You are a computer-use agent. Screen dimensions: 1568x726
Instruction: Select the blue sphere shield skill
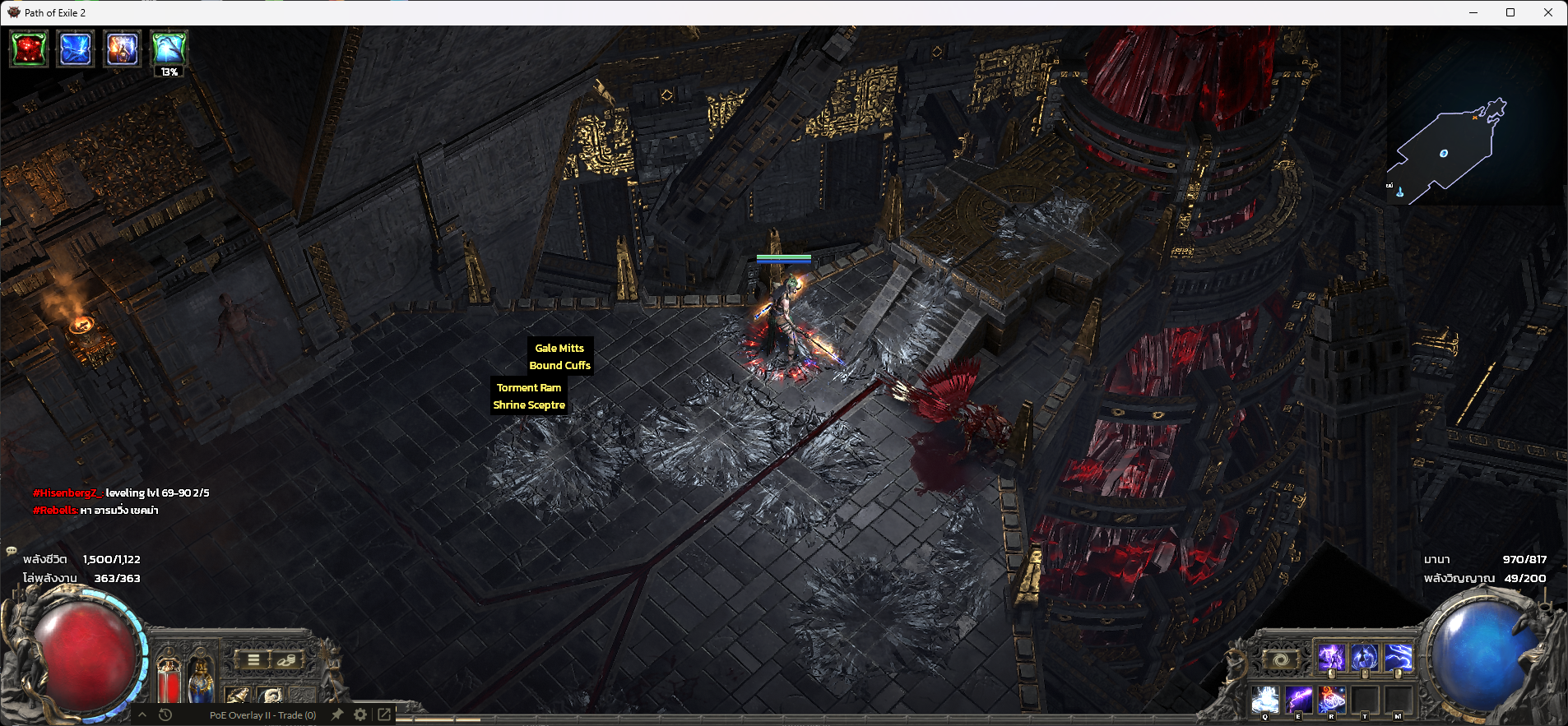1365,658
